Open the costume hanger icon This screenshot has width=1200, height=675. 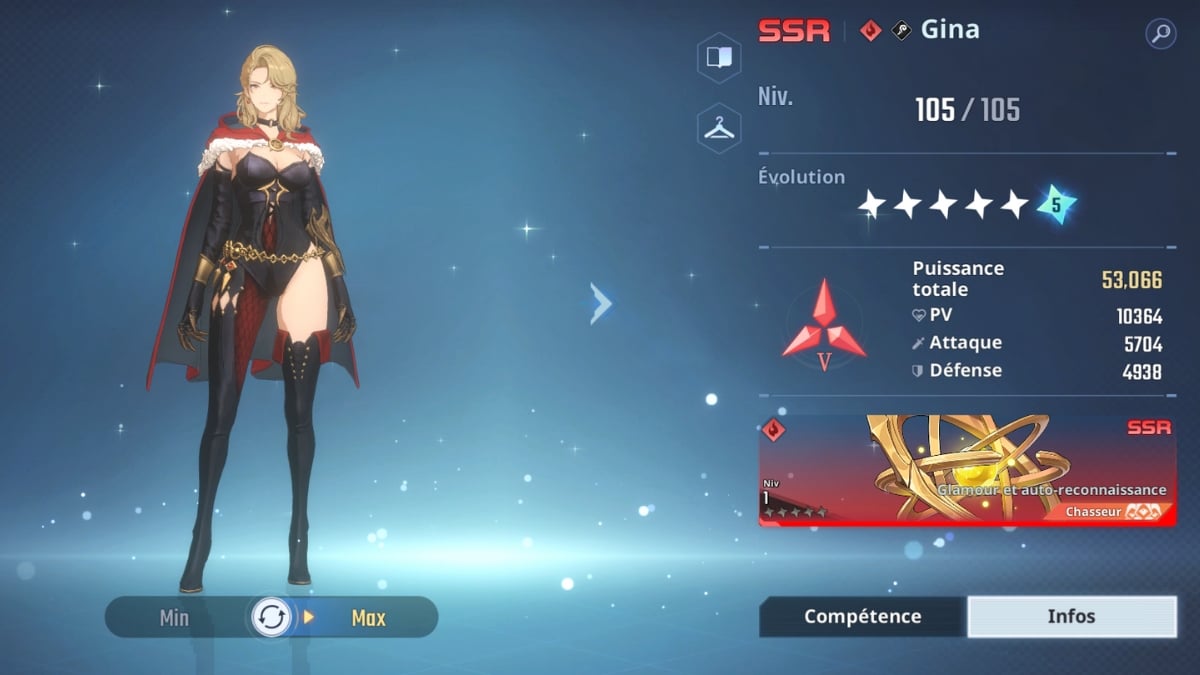point(719,128)
